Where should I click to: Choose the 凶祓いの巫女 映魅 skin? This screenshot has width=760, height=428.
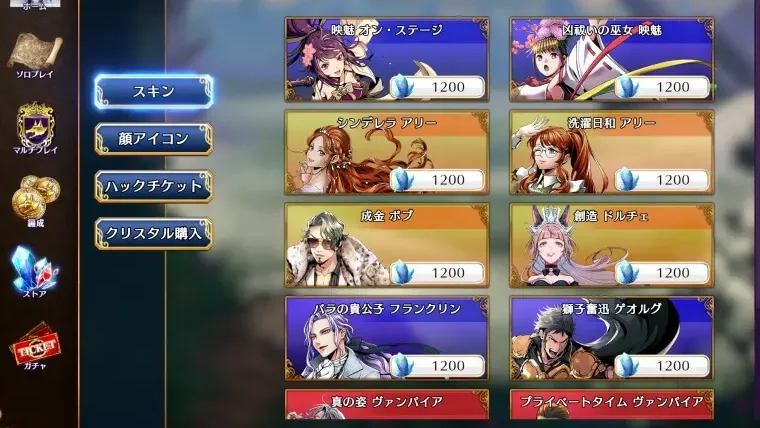coord(611,59)
